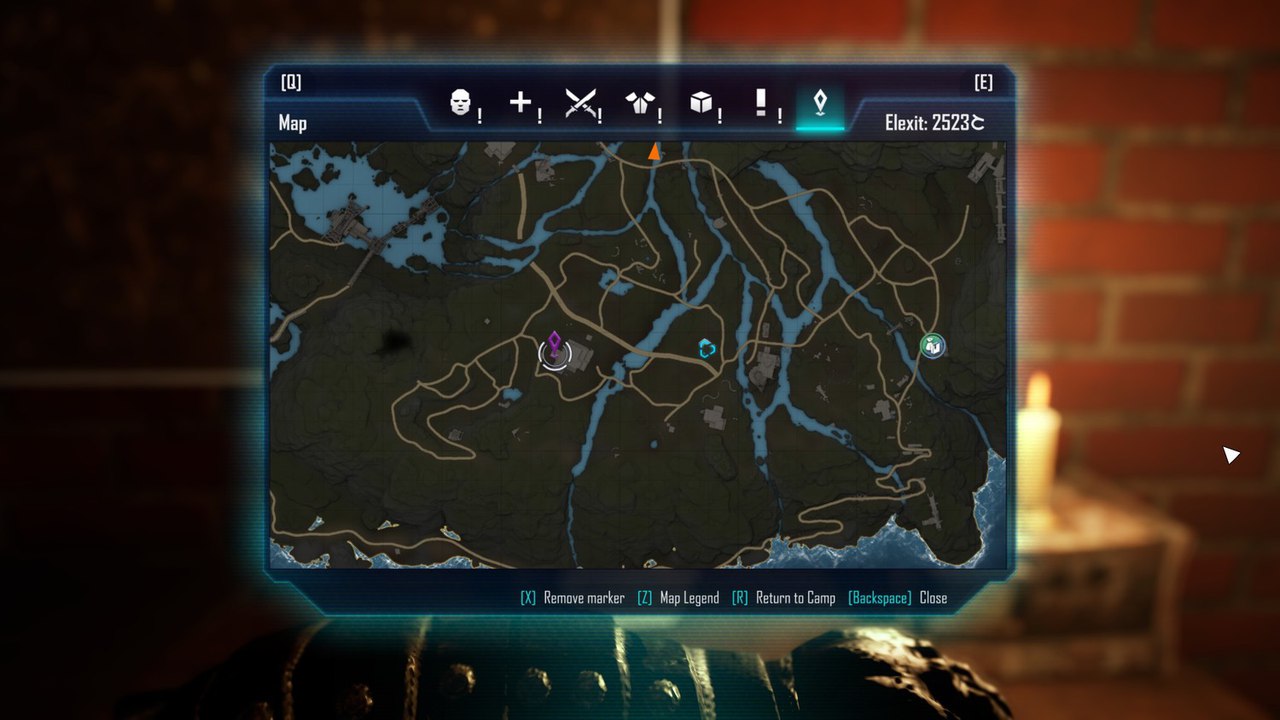
Task: Open the exclamation mark quest tab
Action: [760, 102]
